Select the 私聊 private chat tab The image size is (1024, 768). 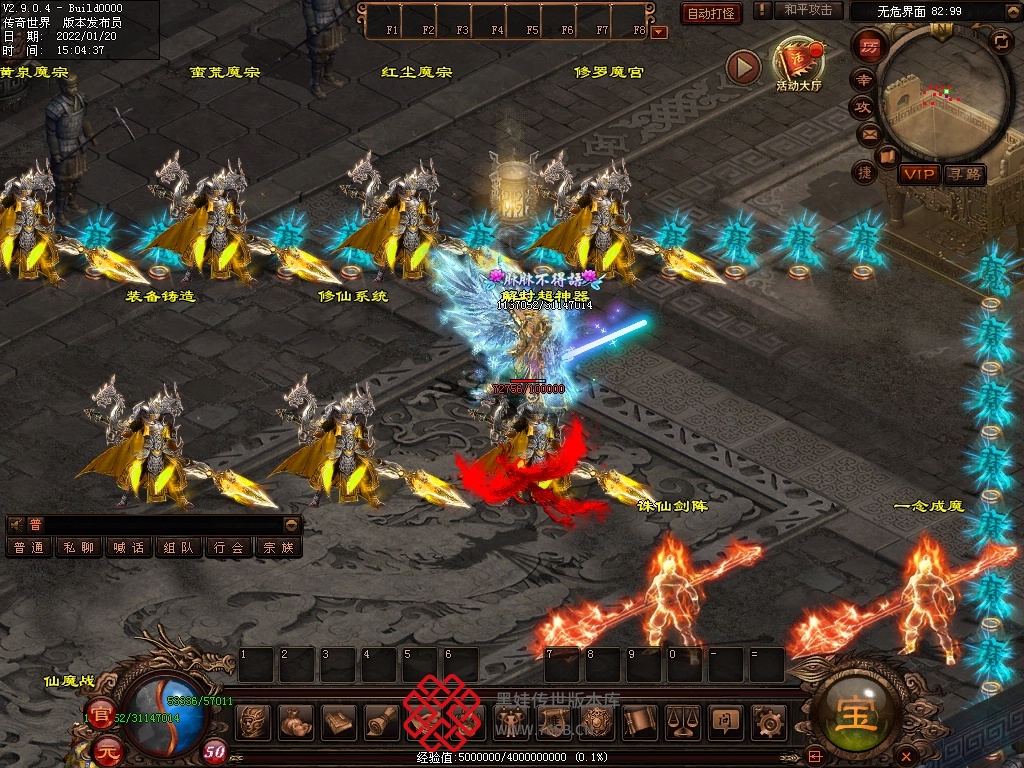pyautogui.click(x=79, y=547)
